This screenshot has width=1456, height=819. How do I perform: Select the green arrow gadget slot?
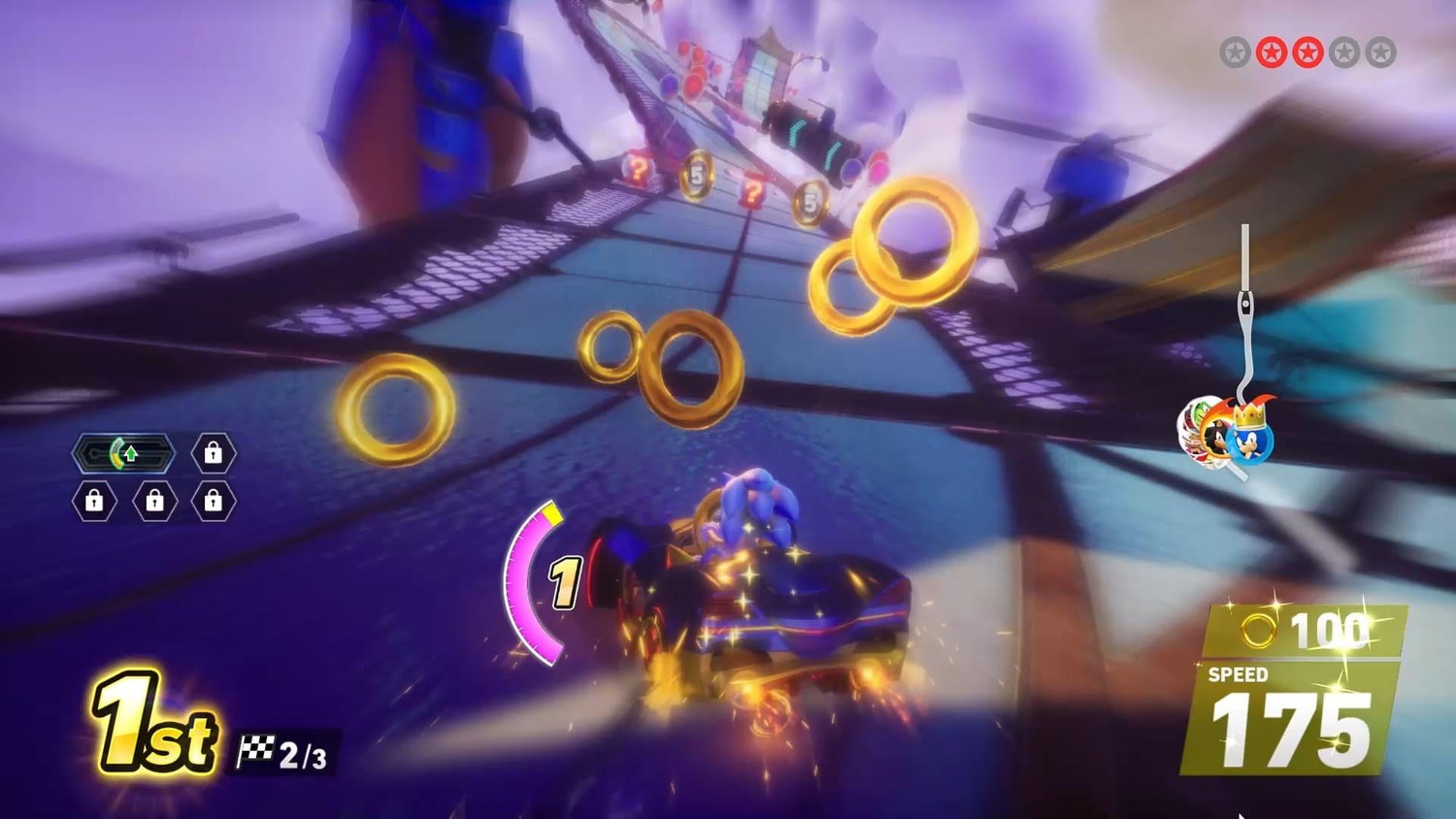[x=123, y=453]
